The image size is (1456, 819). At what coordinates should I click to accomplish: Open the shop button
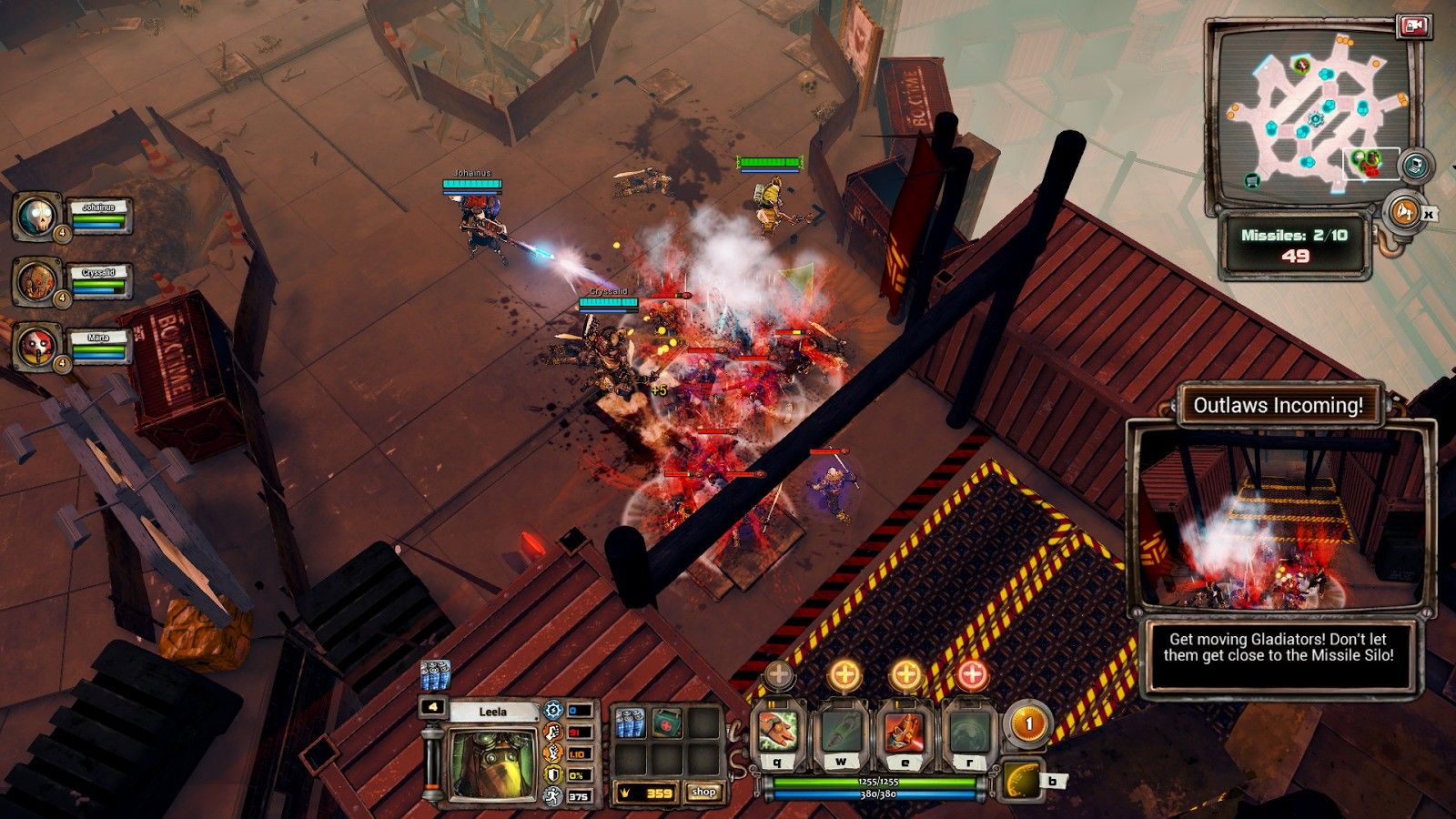click(x=703, y=793)
